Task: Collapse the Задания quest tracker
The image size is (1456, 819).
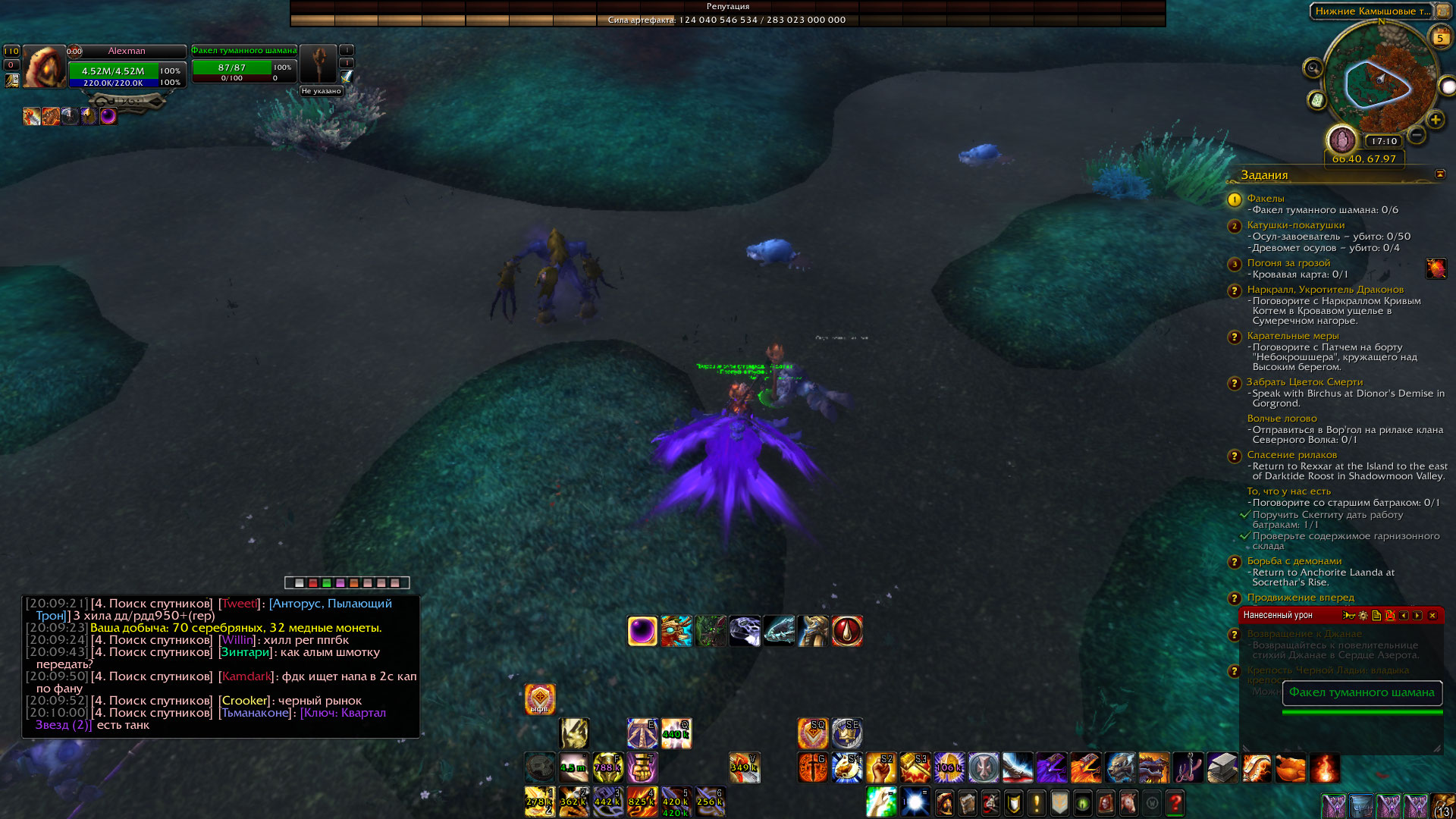Action: 1439,174
